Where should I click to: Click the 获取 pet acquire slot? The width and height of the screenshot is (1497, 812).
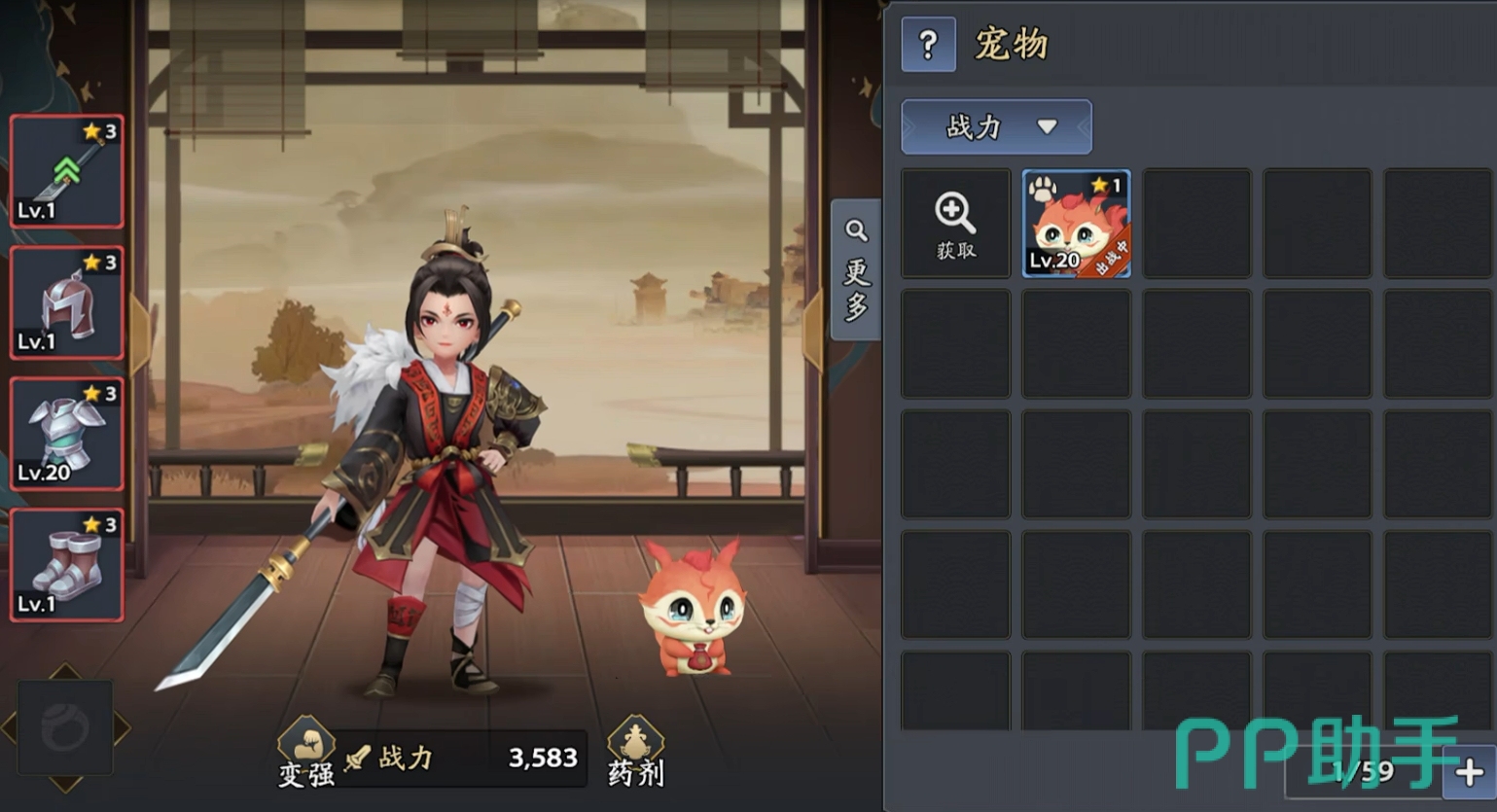[x=955, y=224]
